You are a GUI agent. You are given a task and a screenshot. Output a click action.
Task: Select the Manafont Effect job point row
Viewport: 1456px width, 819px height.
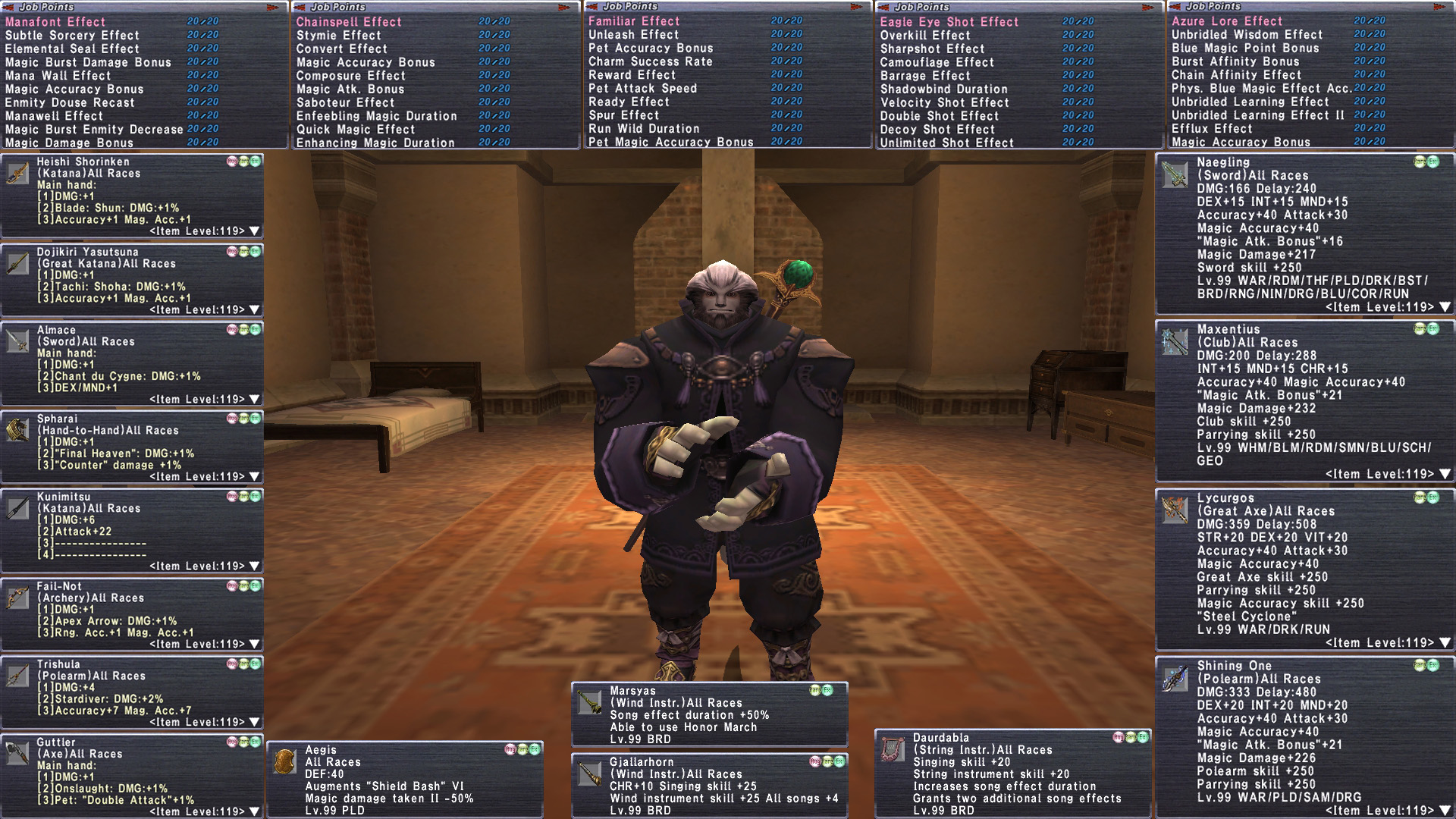55,22
